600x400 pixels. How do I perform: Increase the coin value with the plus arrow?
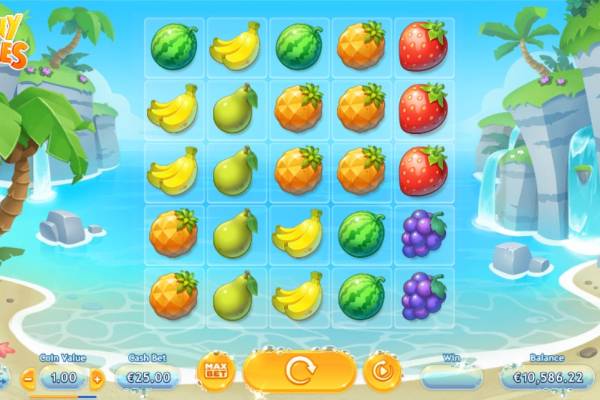(97, 378)
